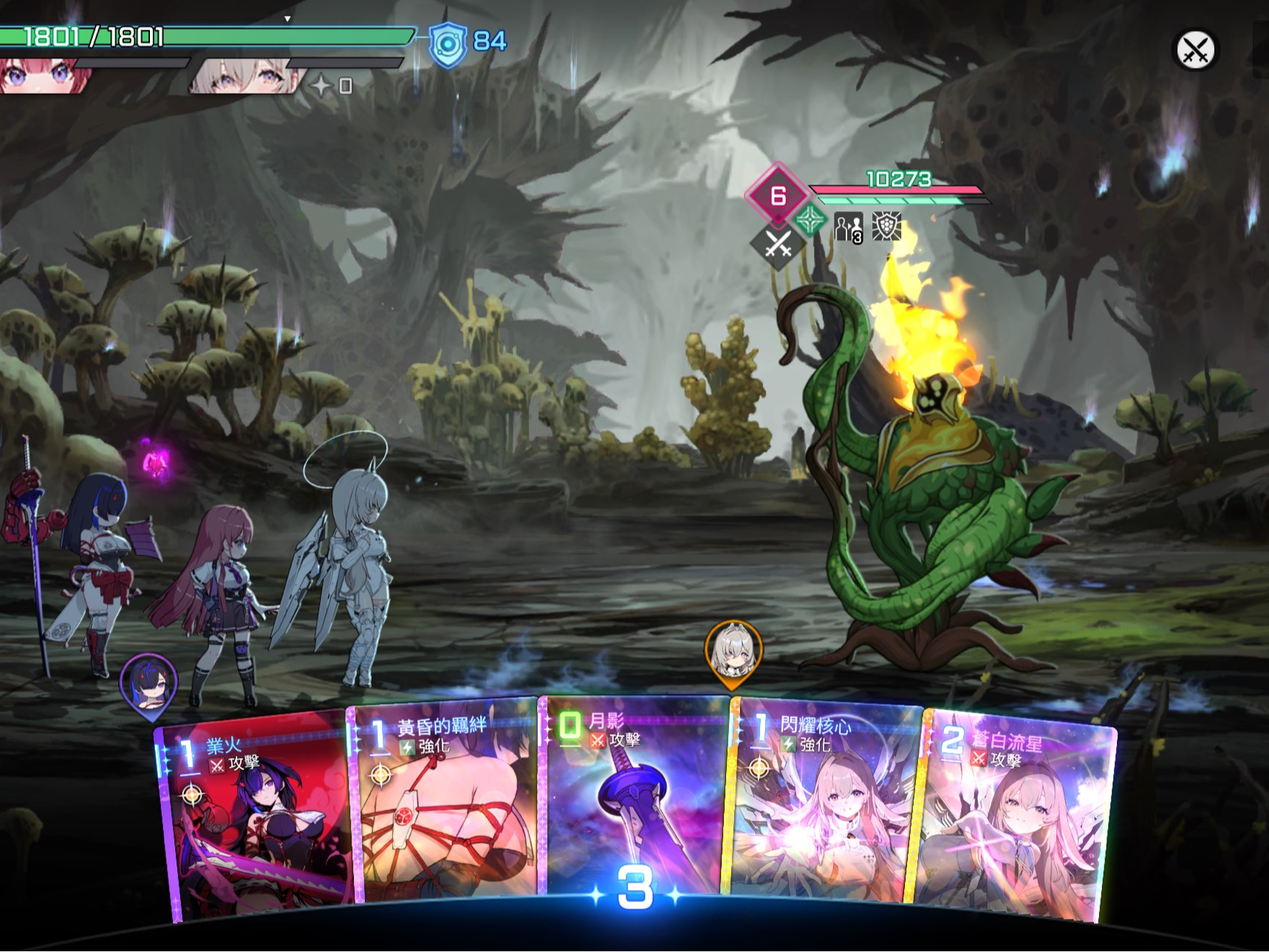Expand the small arrow above the health bar
This screenshot has height=952, width=1269.
click(x=287, y=18)
